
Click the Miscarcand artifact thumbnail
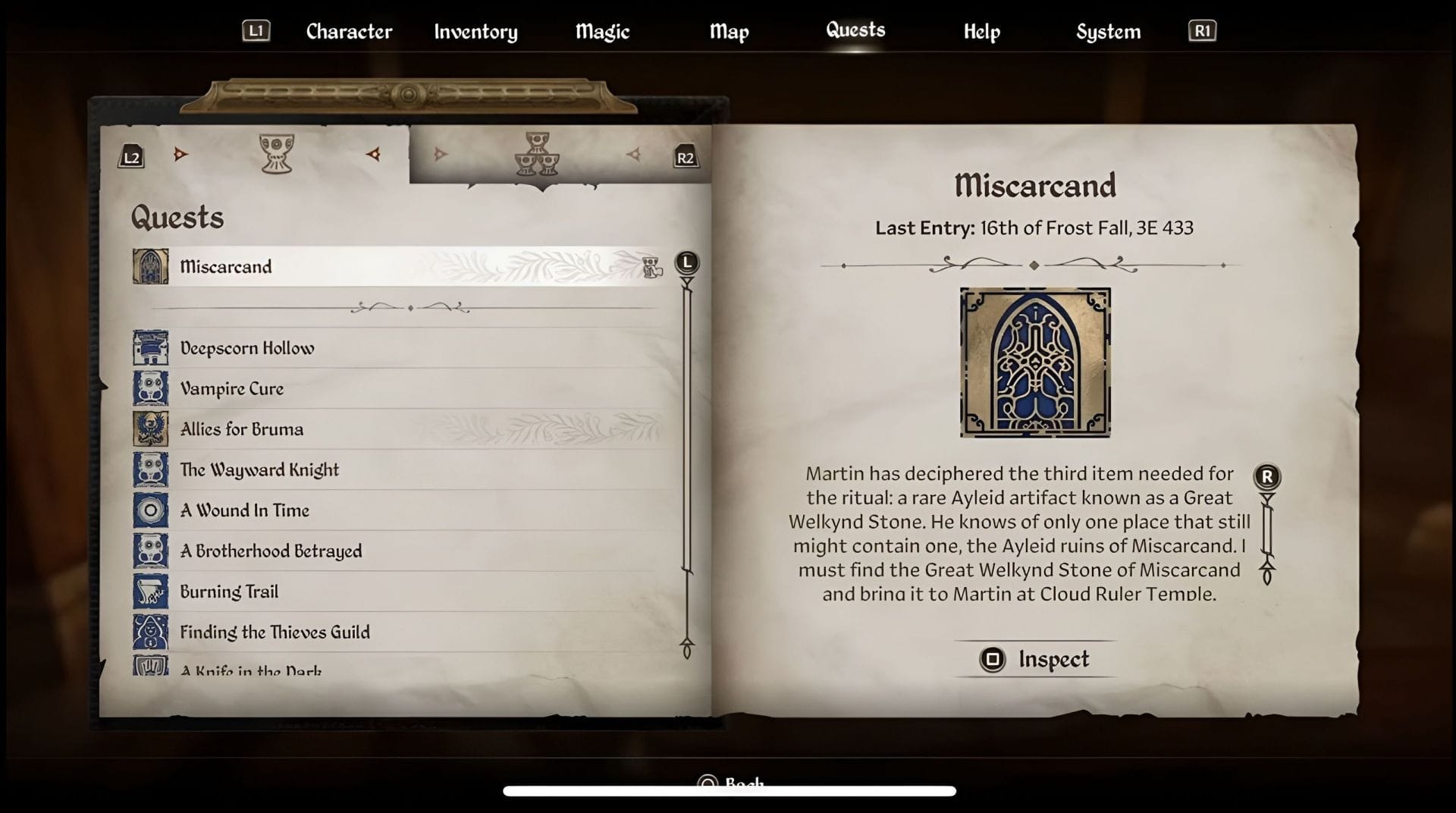pos(1034,363)
